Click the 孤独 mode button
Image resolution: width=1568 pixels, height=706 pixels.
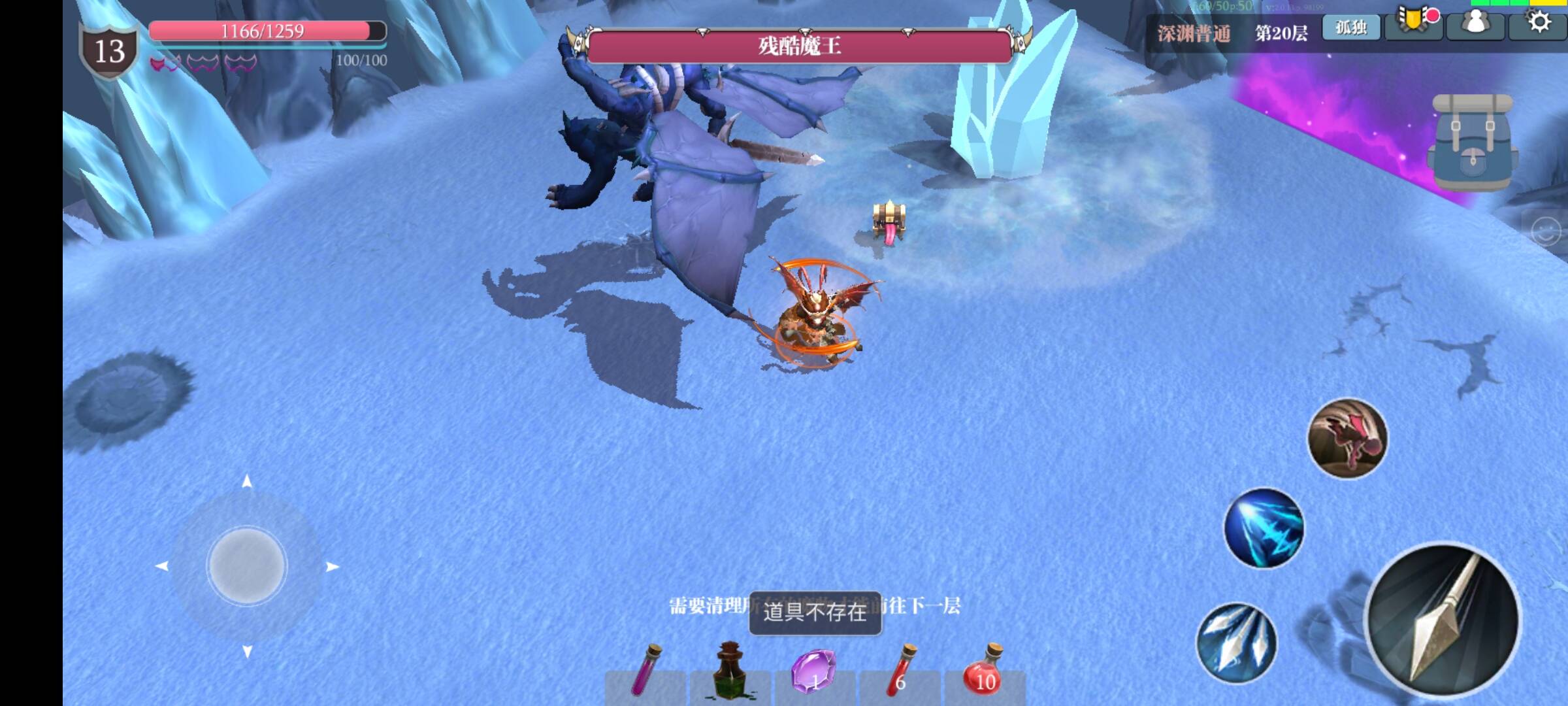tap(1351, 27)
